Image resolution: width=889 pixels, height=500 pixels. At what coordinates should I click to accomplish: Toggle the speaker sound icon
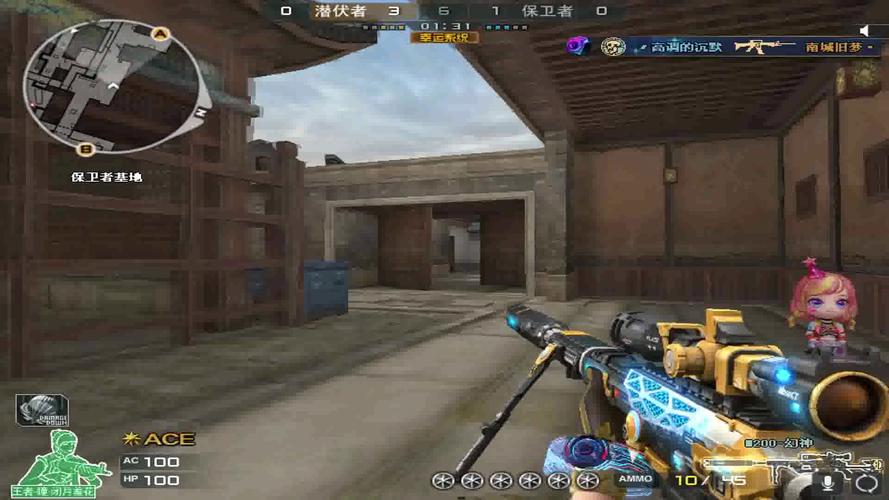[866, 31]
